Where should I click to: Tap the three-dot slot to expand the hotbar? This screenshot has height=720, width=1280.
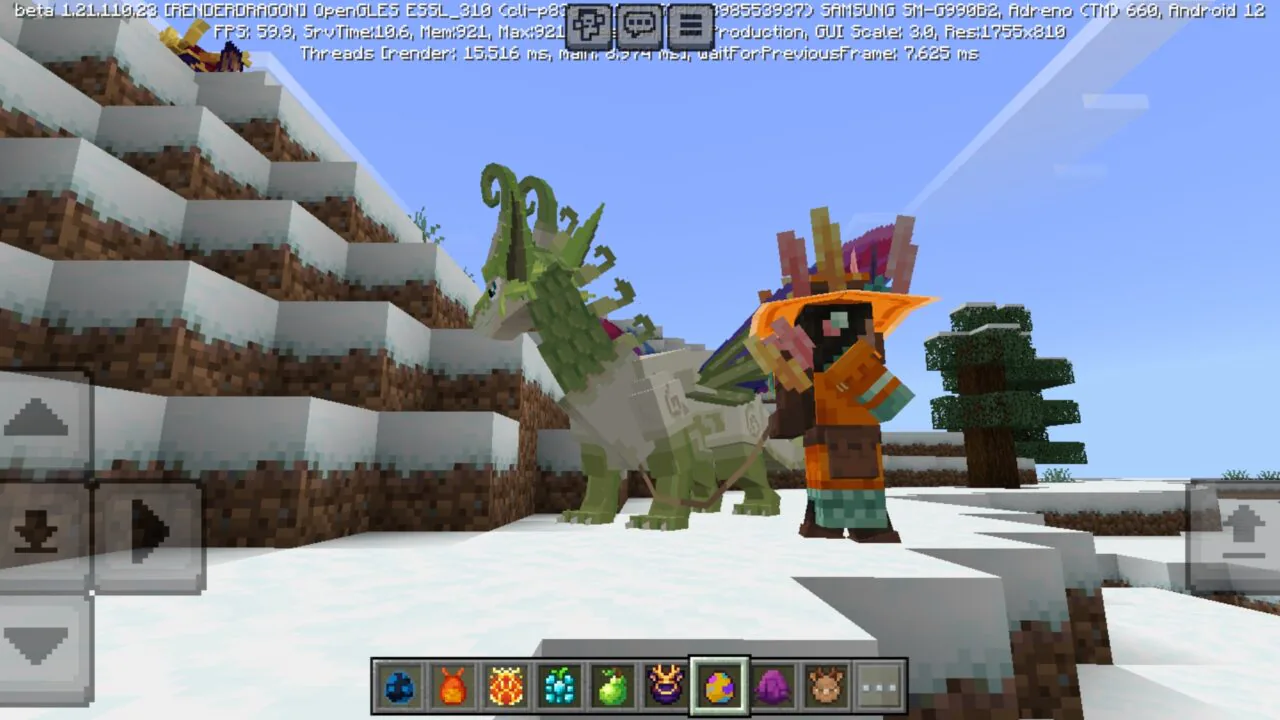(x=880, y=685)
